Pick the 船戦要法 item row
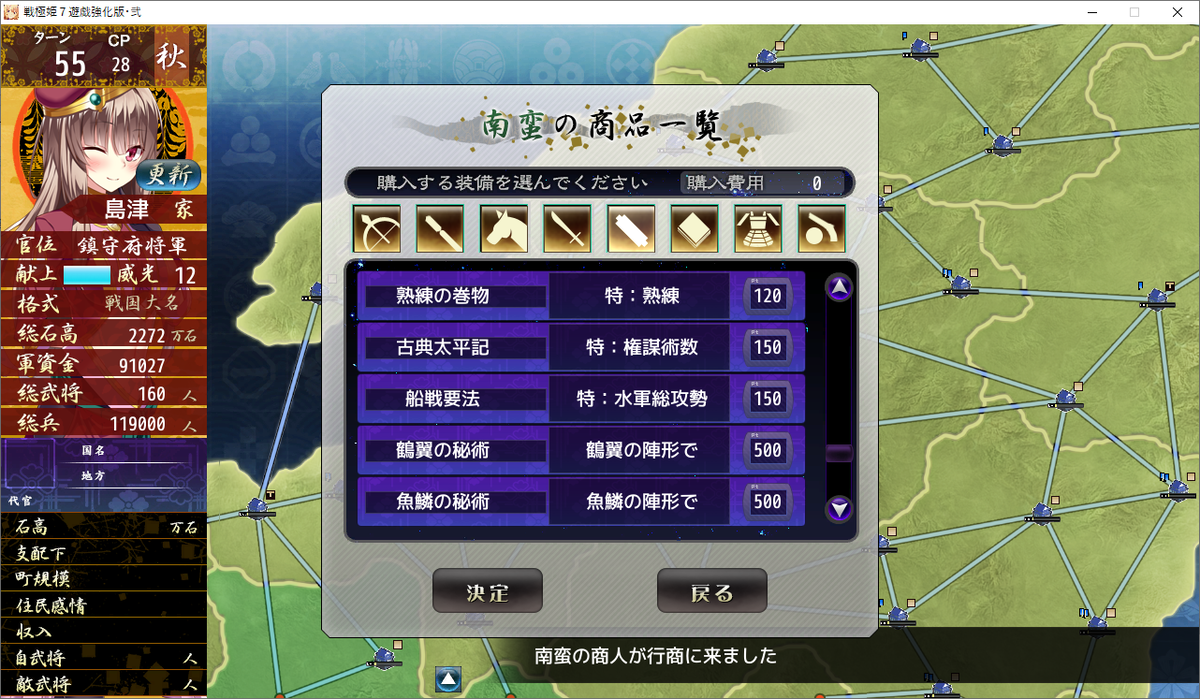The image size is (1200, 699). point(581,399)
